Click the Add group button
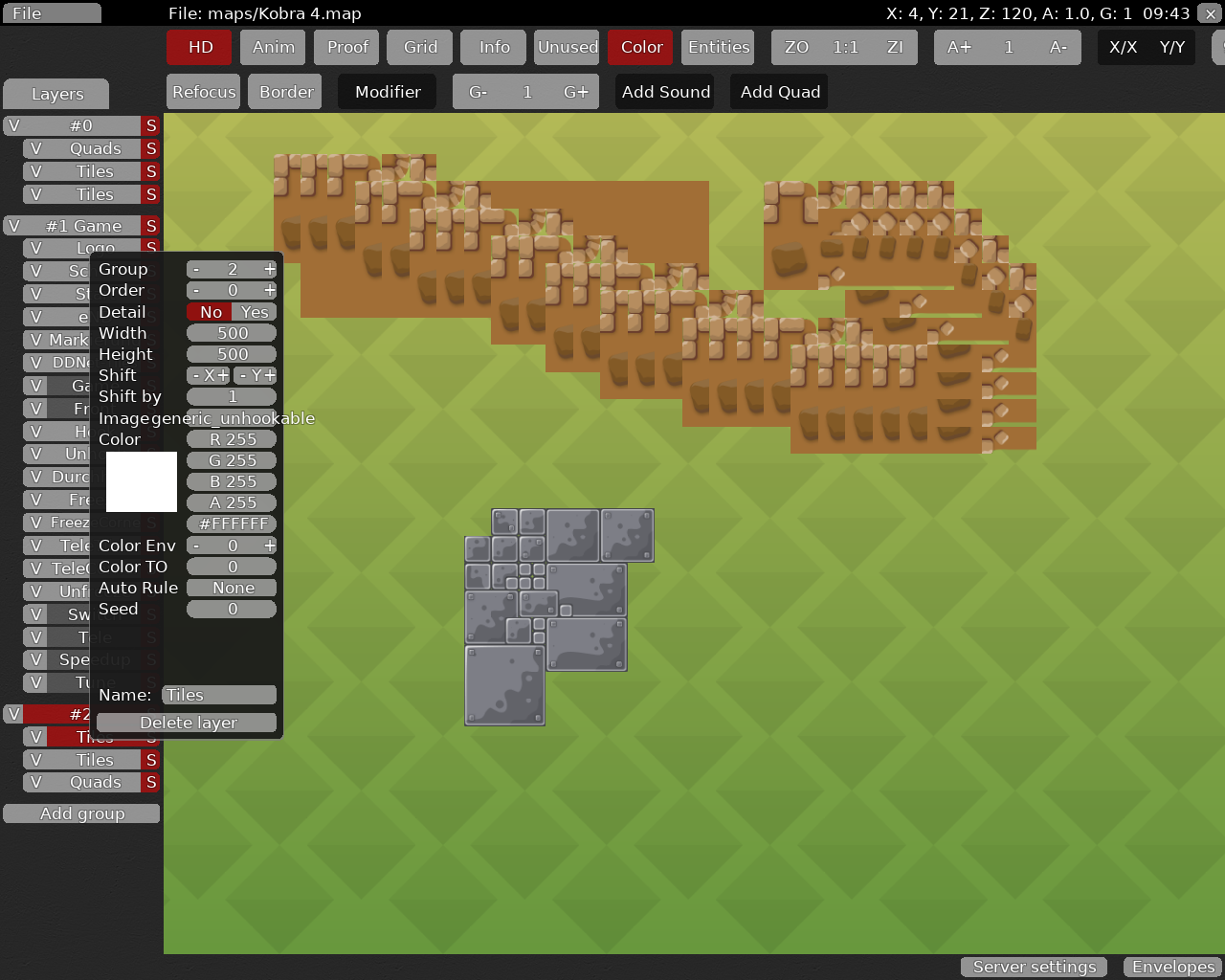The height and width of the screenshot is (980, 1225). point(80,813)
